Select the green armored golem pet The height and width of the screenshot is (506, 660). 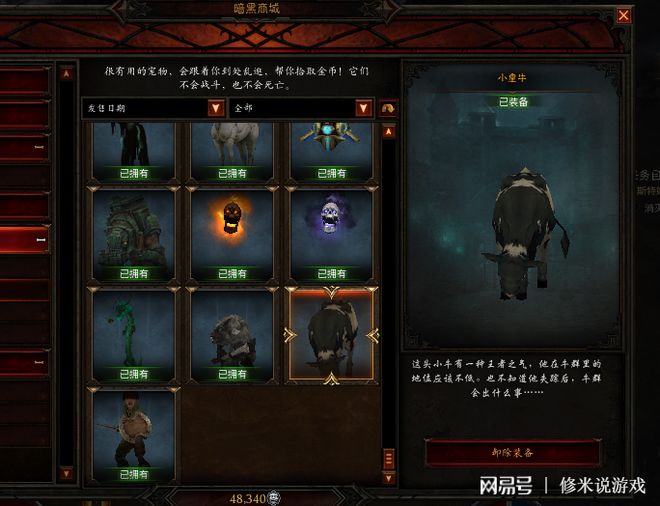click(133, 228)
